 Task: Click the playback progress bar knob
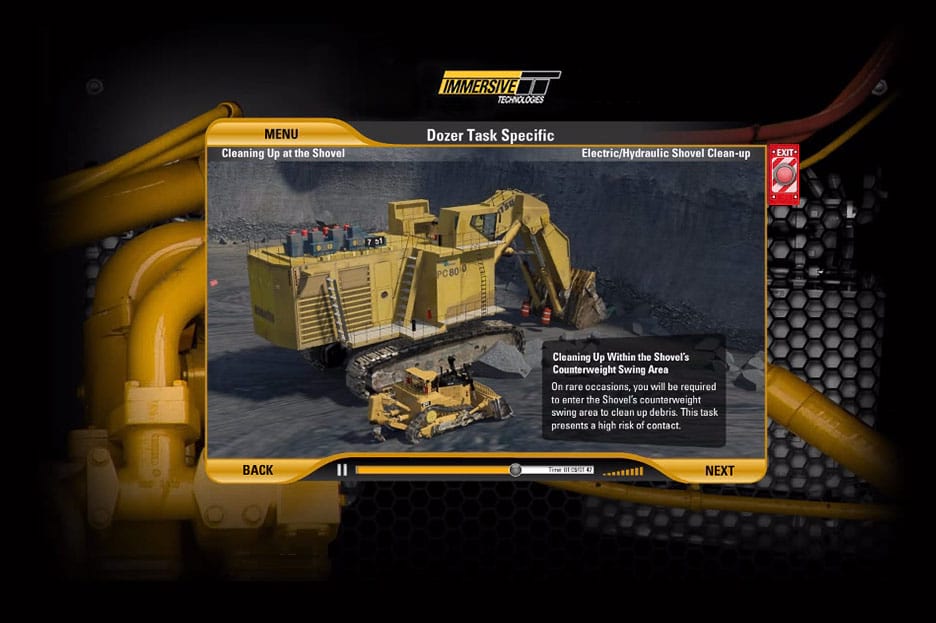515,470
